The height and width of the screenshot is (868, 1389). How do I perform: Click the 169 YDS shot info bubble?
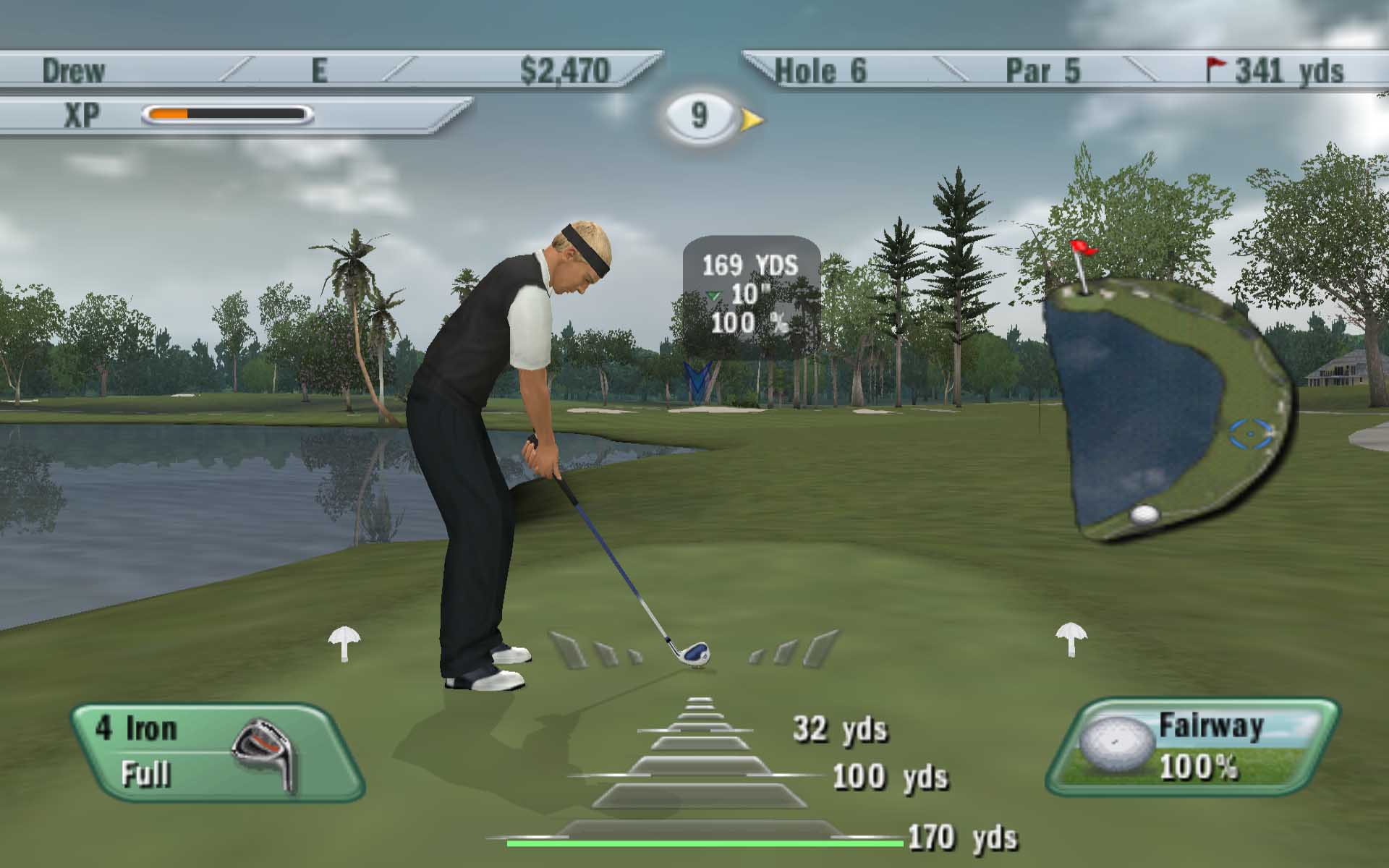[751, 295]
